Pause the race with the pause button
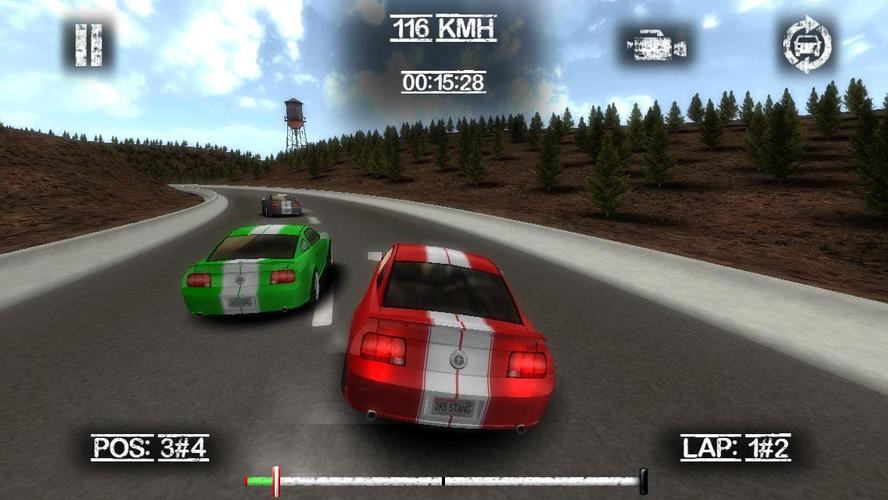Viewport: 888px width, 500px height. 89,45
